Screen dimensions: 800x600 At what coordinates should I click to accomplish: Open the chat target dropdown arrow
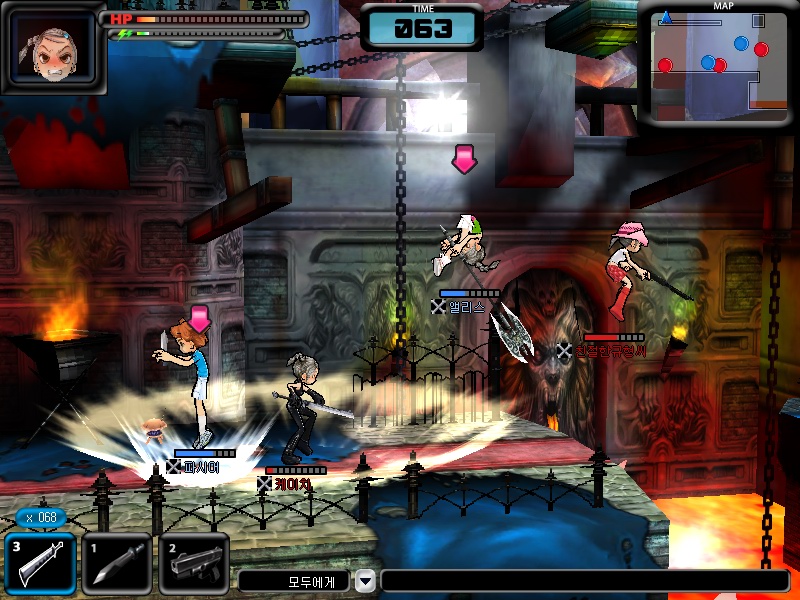coord(366,580)
